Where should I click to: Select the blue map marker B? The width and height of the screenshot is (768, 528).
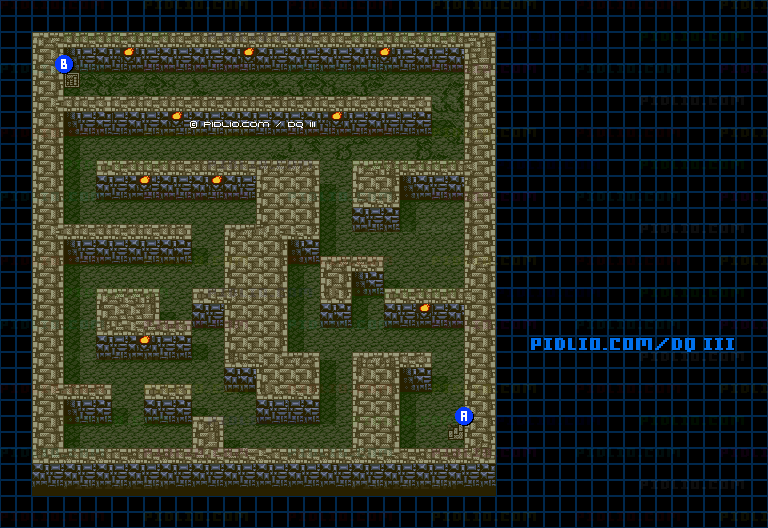(x=64, y=64)
